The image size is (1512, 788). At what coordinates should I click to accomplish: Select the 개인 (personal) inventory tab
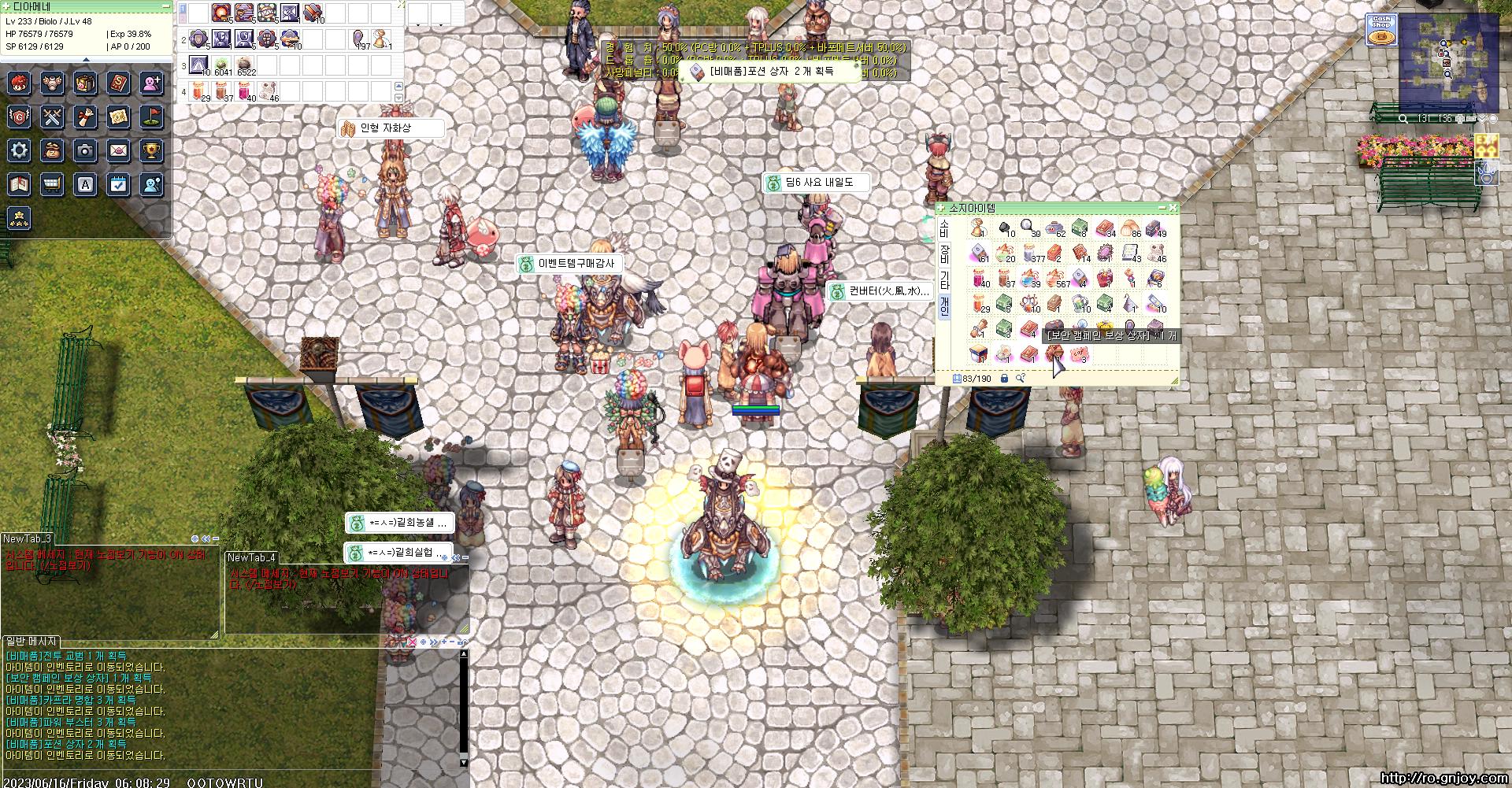(944, 305)
